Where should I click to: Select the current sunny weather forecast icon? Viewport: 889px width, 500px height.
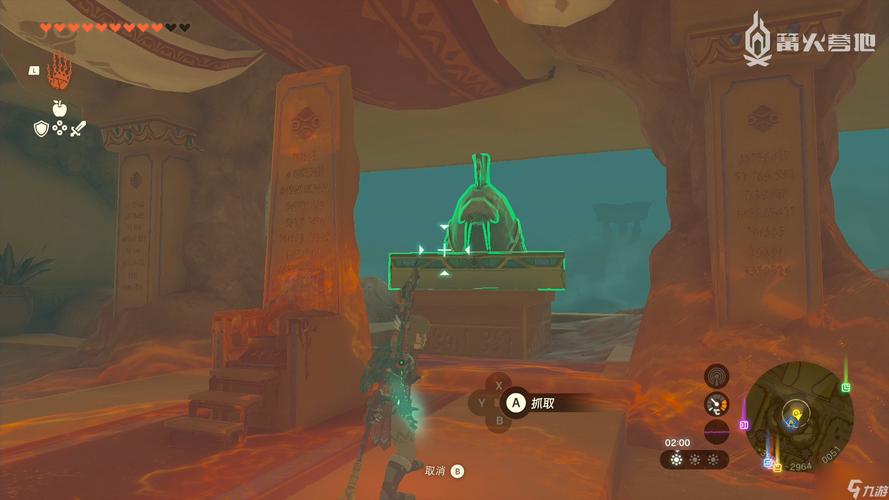click(x=677, y=460)
